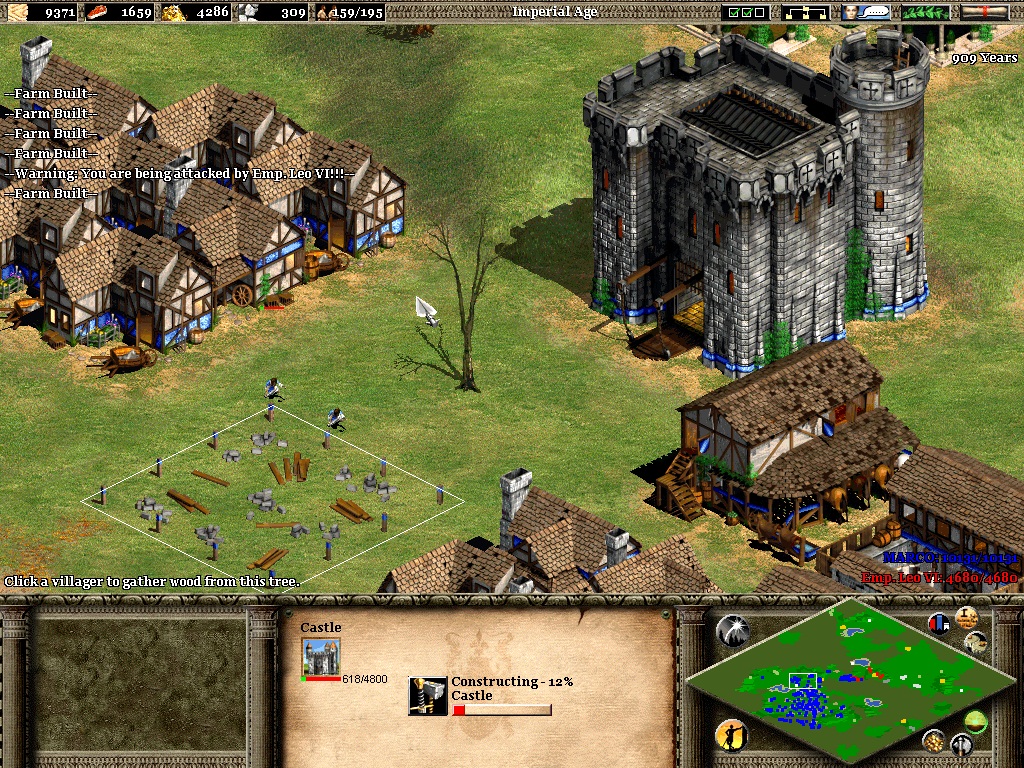
Task: Open the chat dialog
Action: (x=866, y=12)
